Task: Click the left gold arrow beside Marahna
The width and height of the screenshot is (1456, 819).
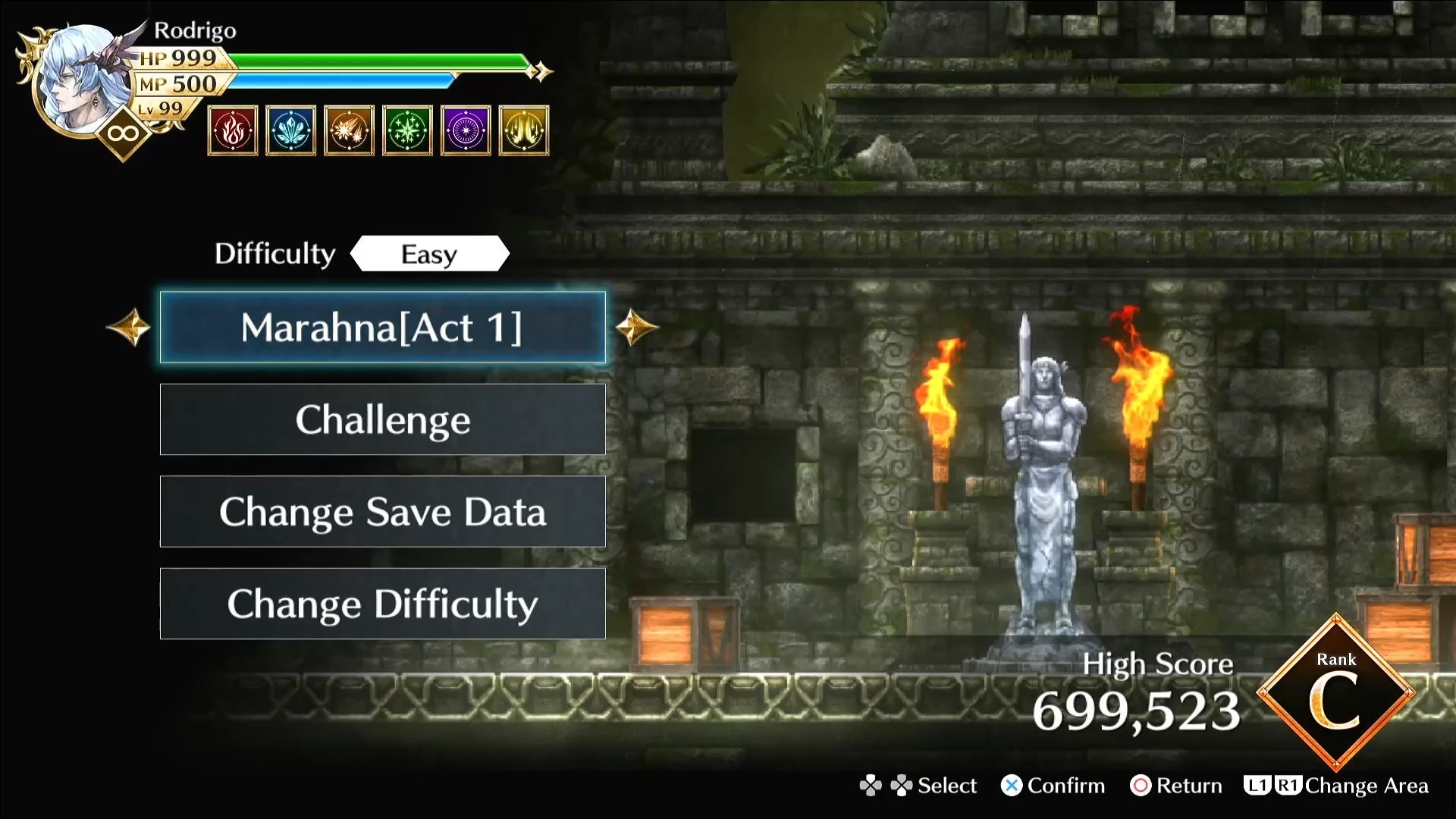Action: pyautogui.click(x=130, y=328)
